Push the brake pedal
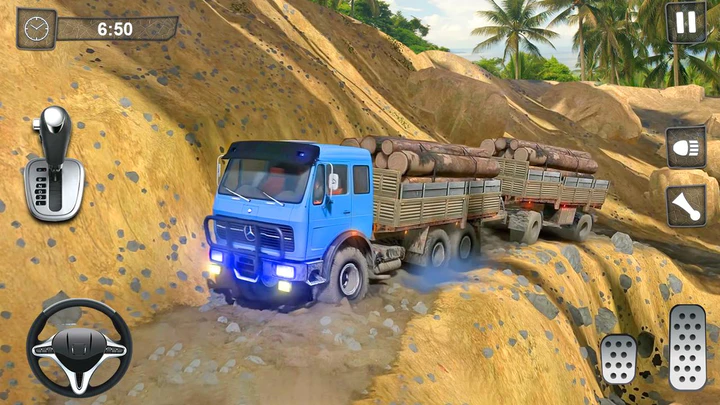720x405 pixels. coord(618,358)
